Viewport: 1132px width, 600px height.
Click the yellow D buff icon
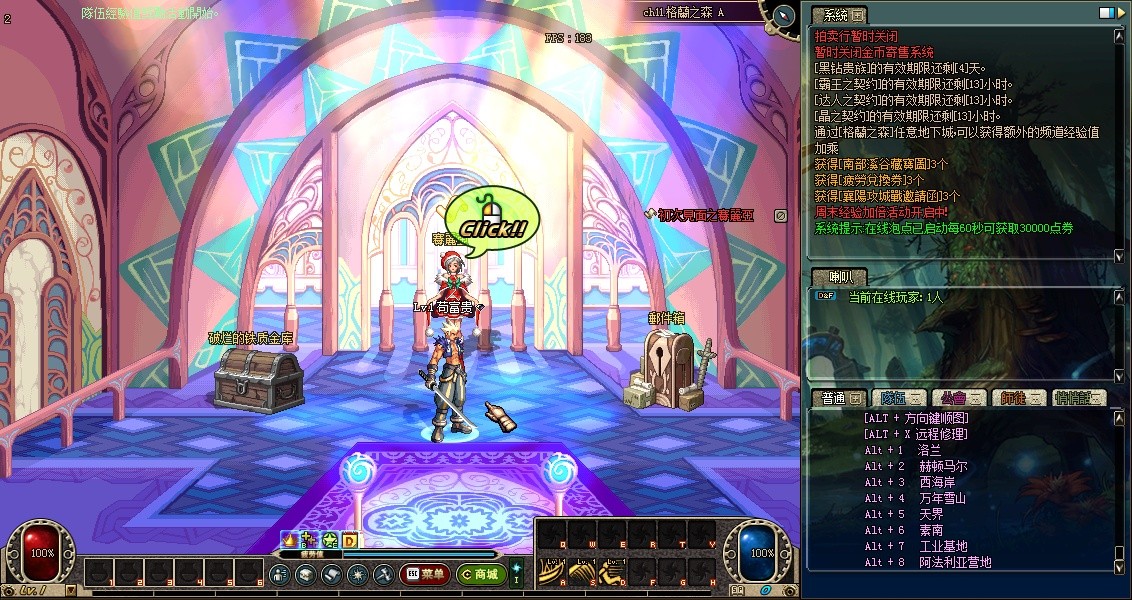point(350,540)
